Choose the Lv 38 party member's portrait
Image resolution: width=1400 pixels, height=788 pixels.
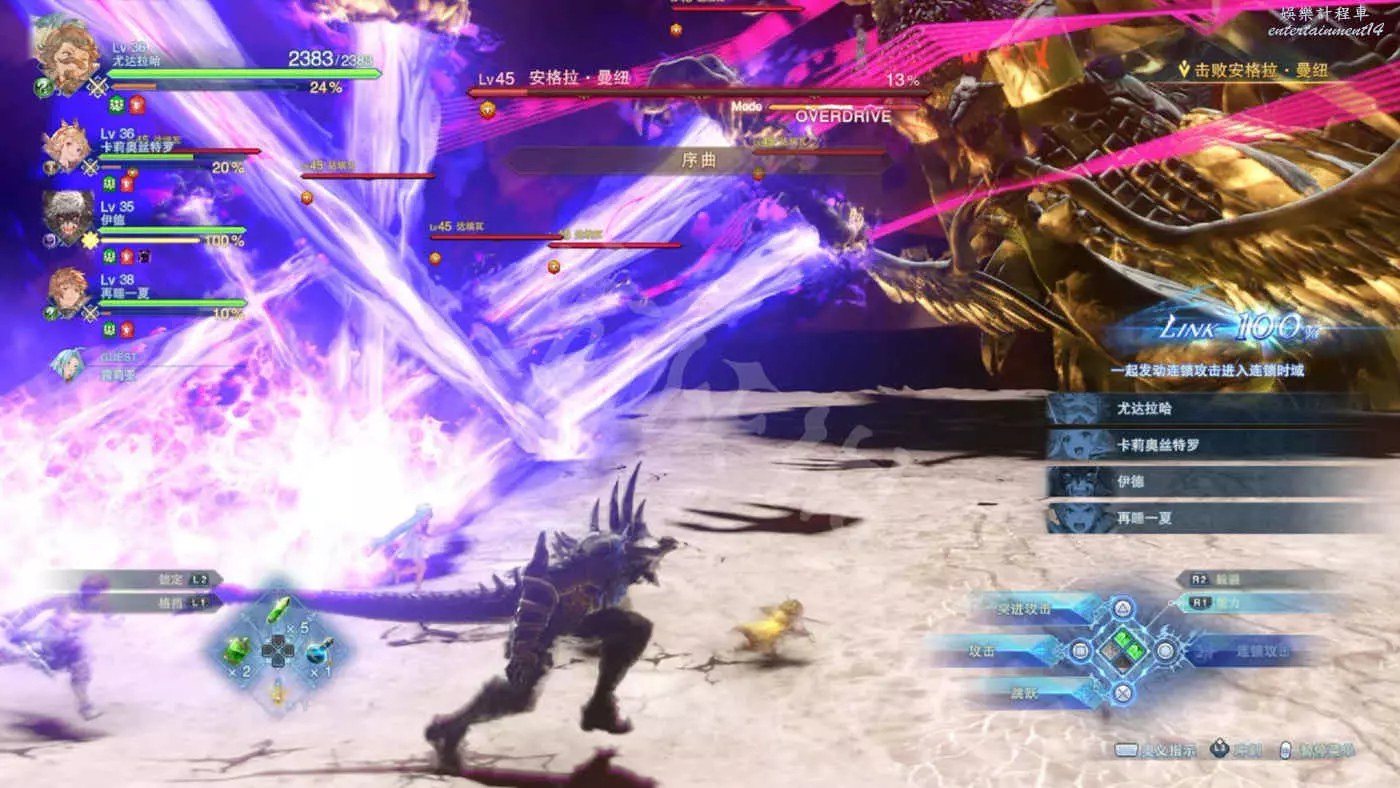[x=68, y=293]
